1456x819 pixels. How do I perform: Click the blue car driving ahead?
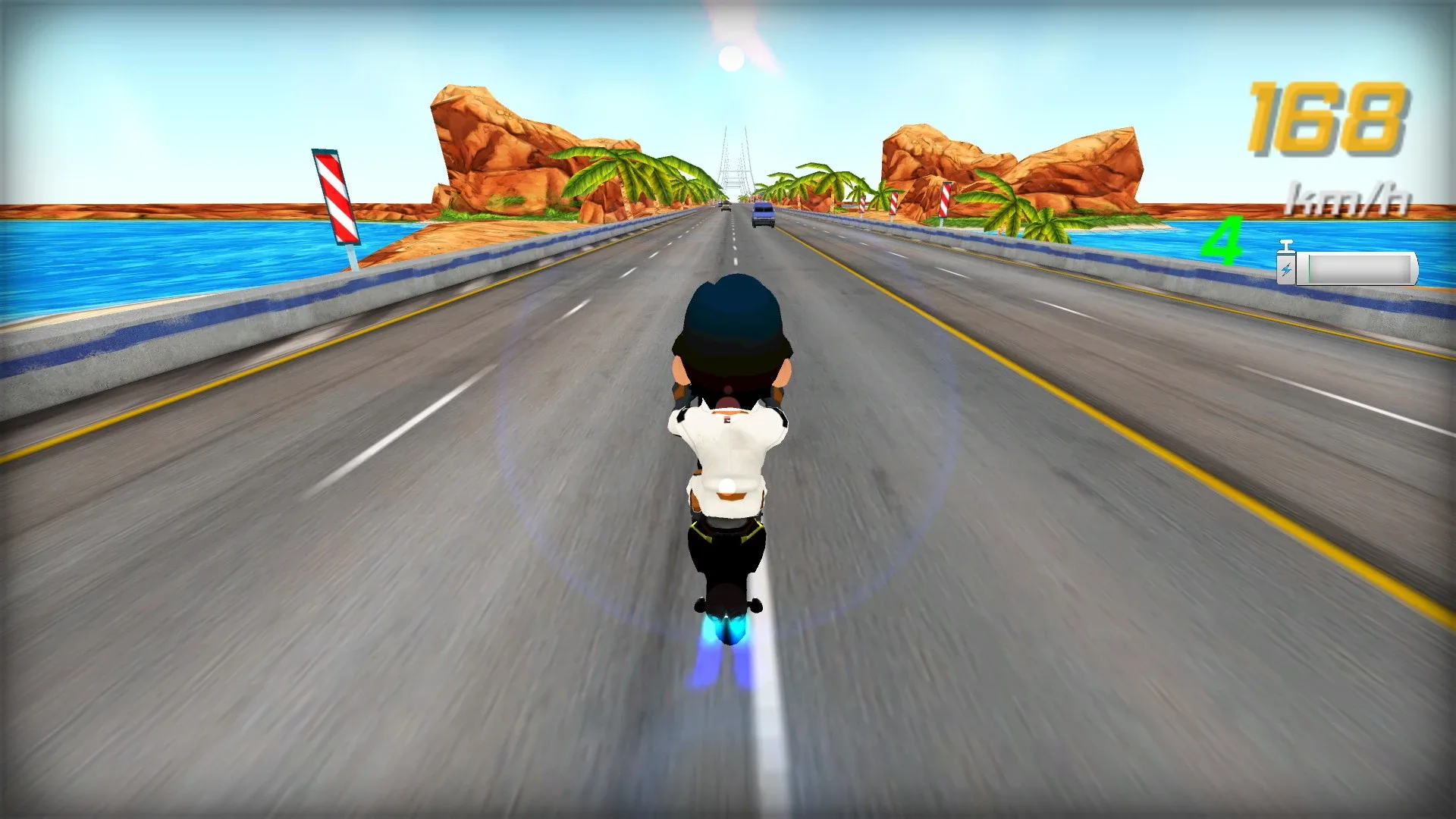pyautogui.click(x=762, y=214)
